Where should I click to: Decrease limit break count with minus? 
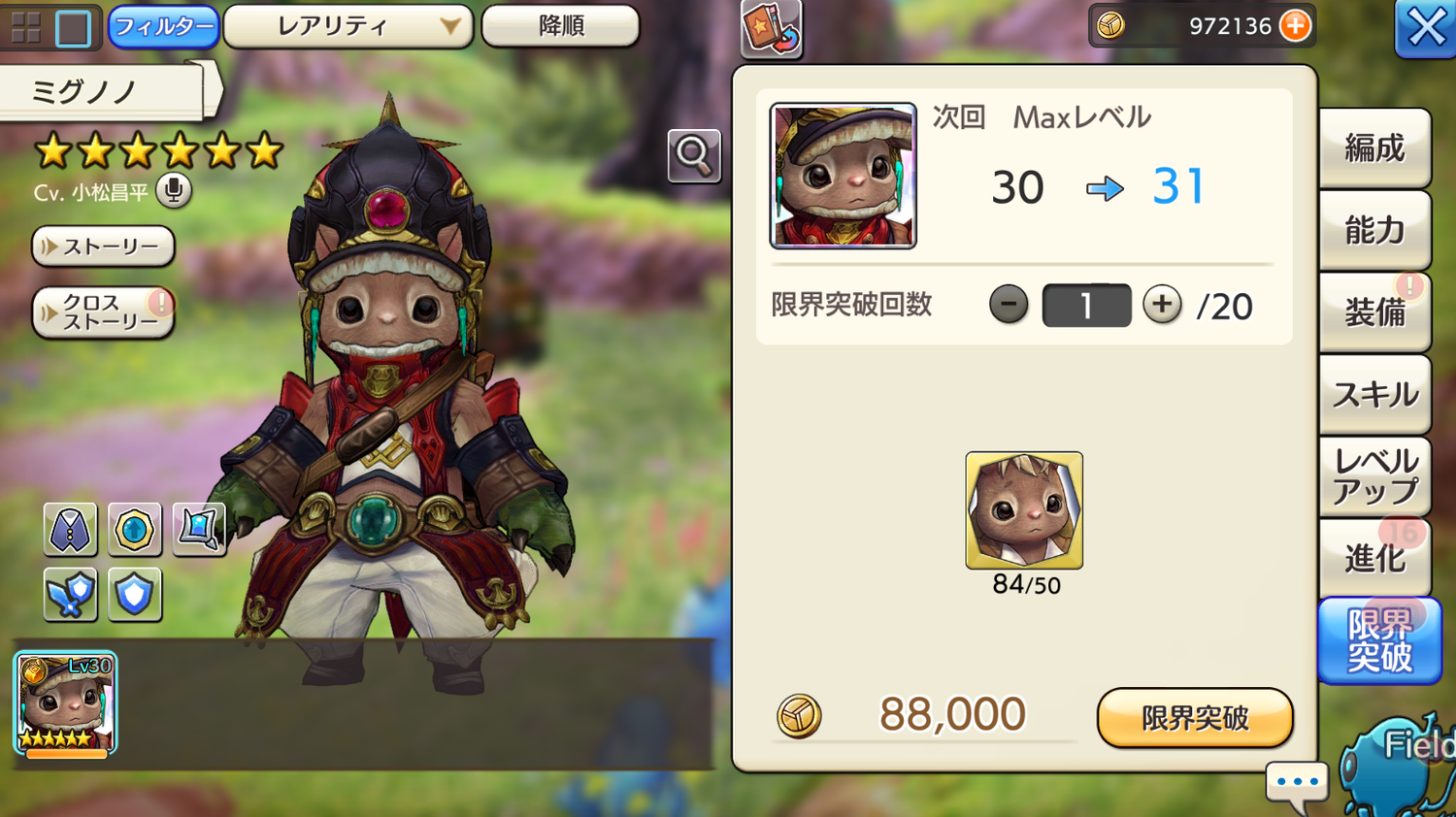[1009, 305]
